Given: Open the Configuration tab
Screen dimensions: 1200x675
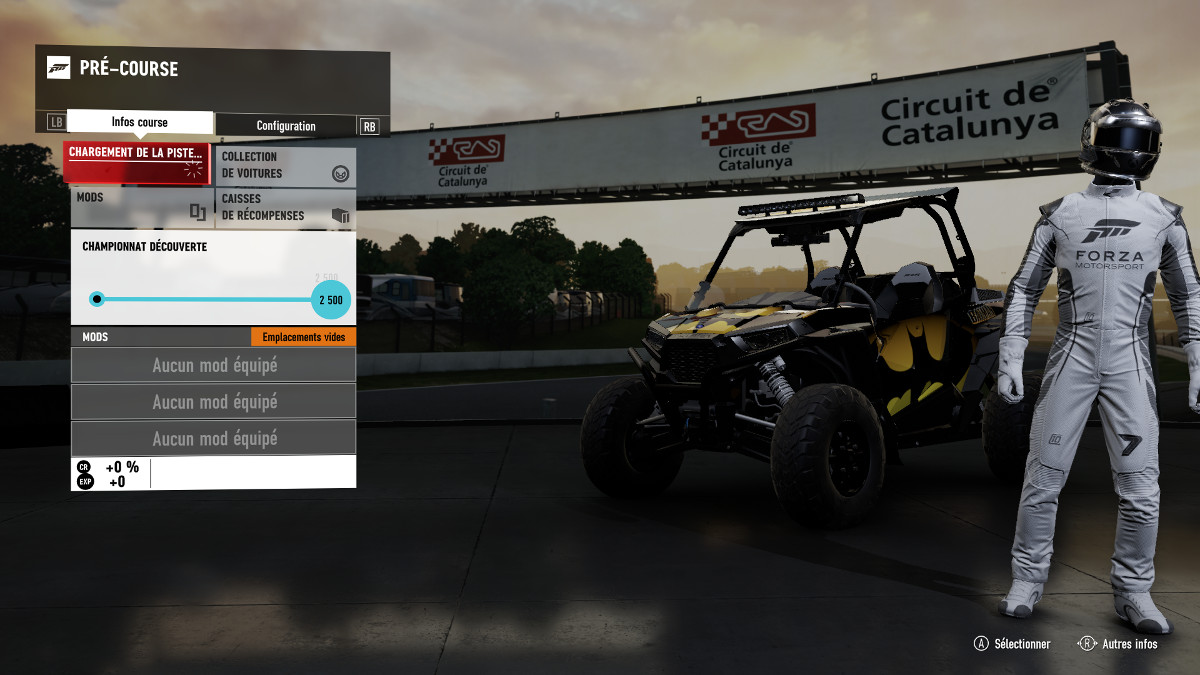Looking at the screenshot, I should click(286, 126).
